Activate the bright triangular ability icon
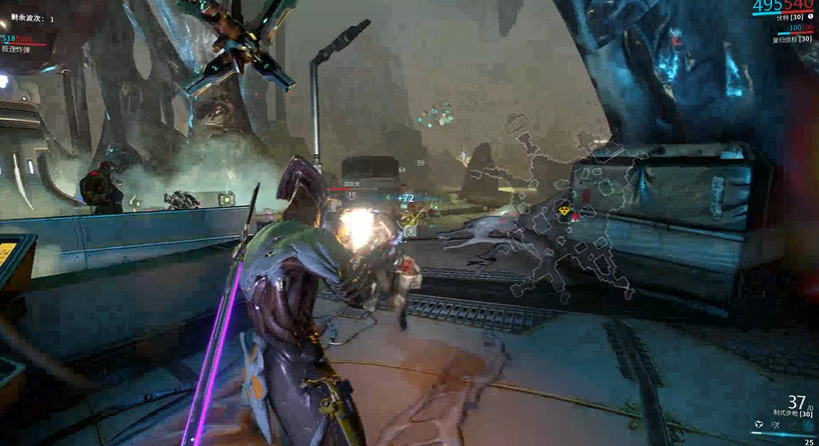Screen dimensions: 819x446 point(759,424)
